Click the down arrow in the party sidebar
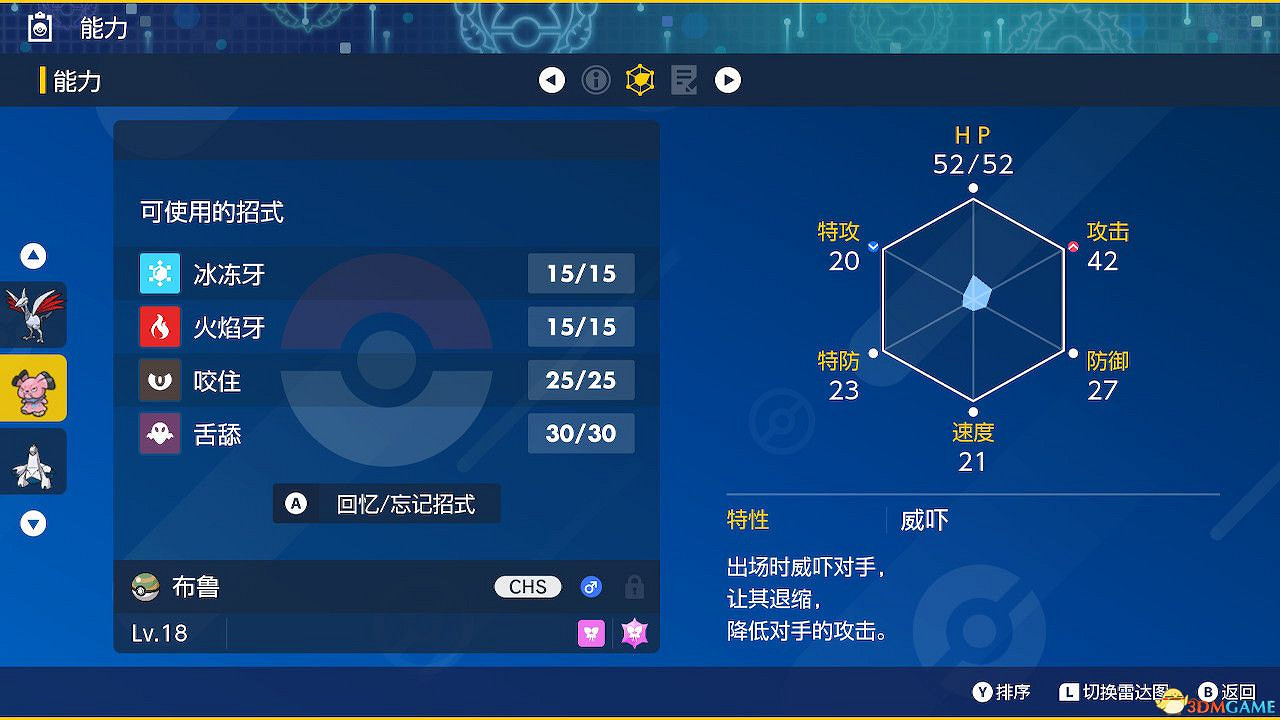 pos(33,523)
